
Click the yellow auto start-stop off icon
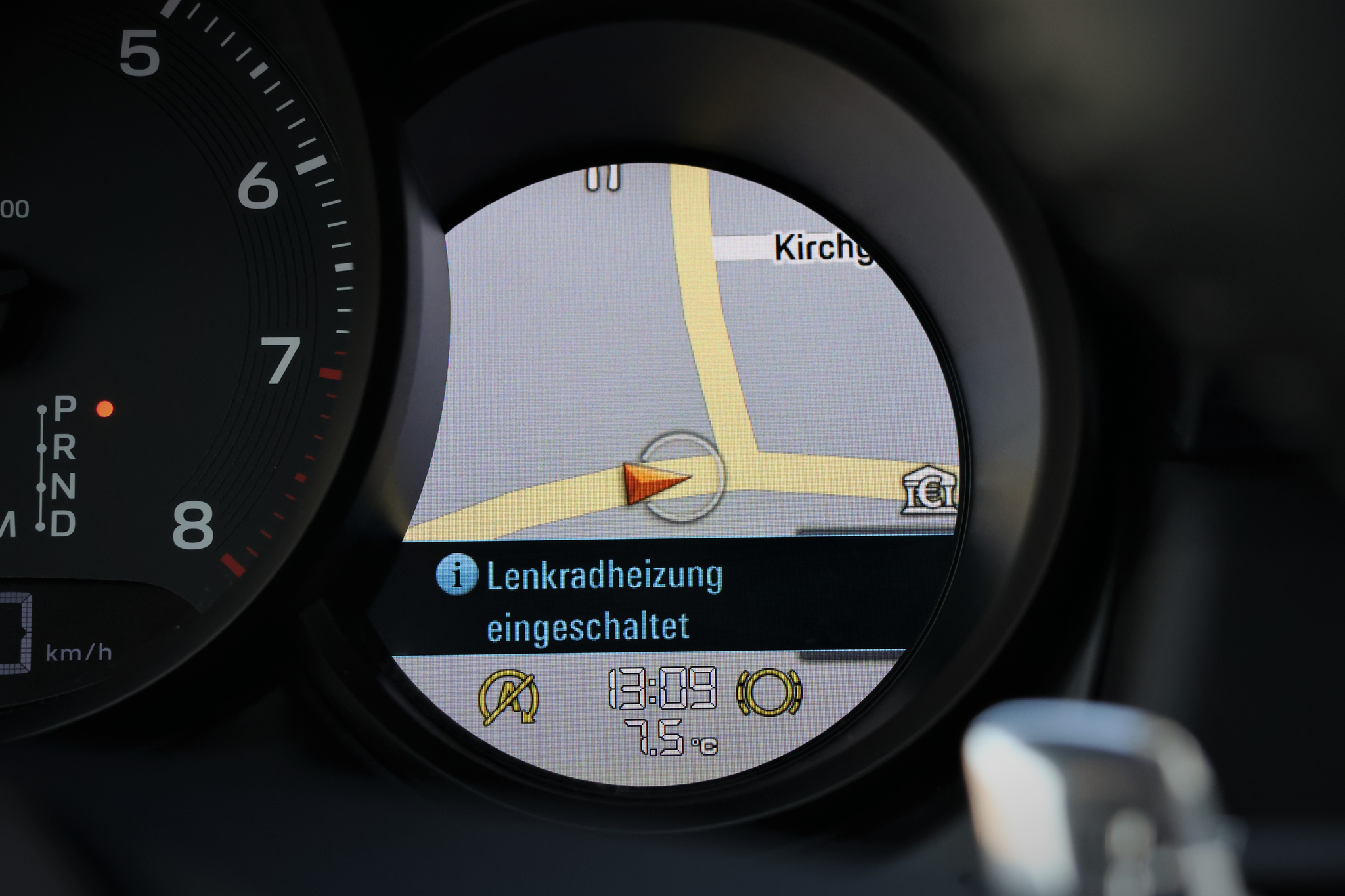pyautogui.click(x=510, y=696)
